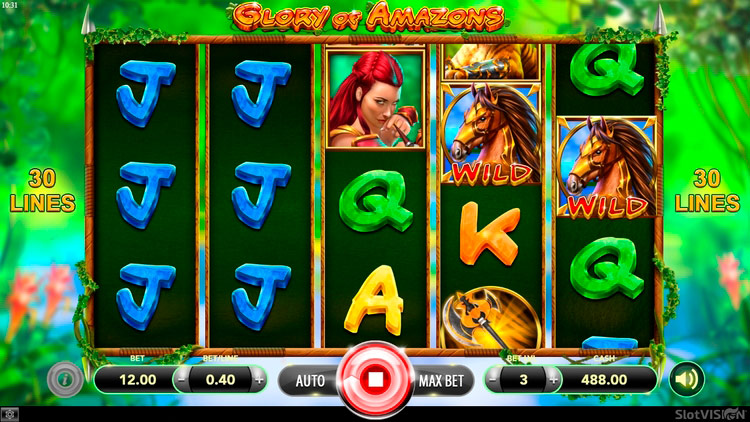The width and height of the screenshot is (750, 422).
Task: Enable AUTO spin mode
Action: tap(310, 380)
